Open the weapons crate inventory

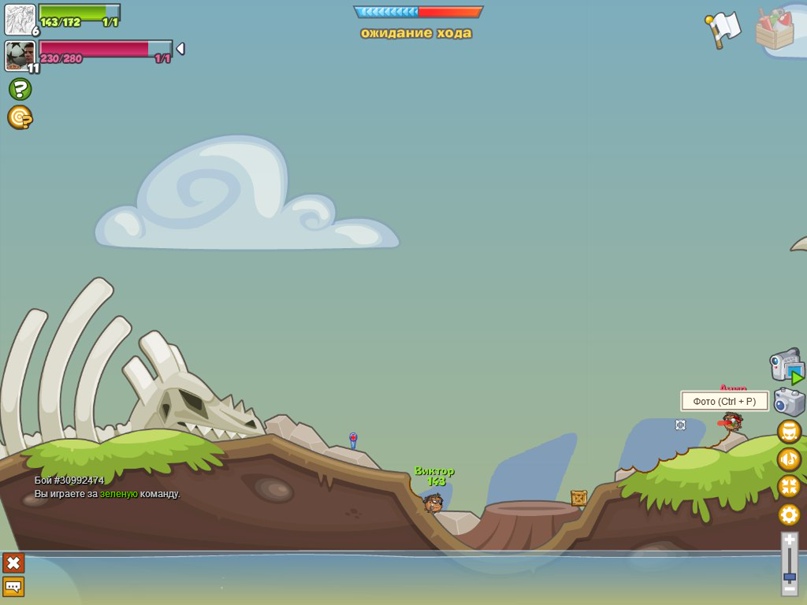click(775, 28)
